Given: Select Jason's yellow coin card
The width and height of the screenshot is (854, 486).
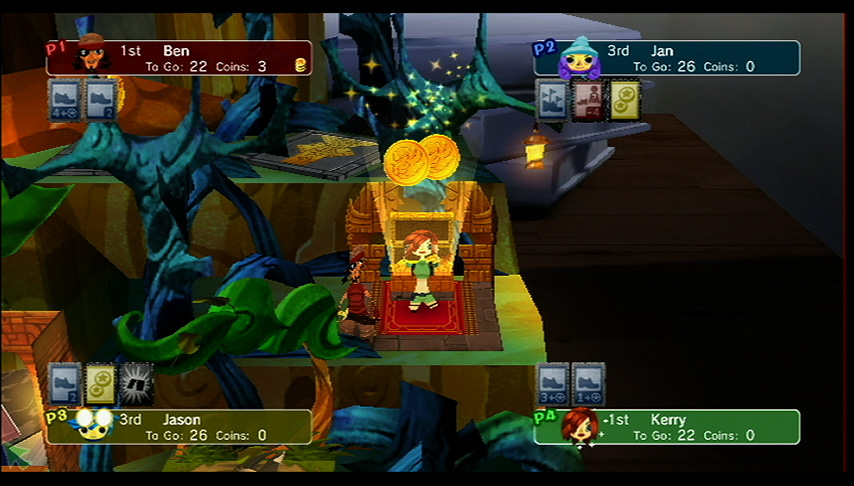Looking at the screenshot, I should coord(100,384).
